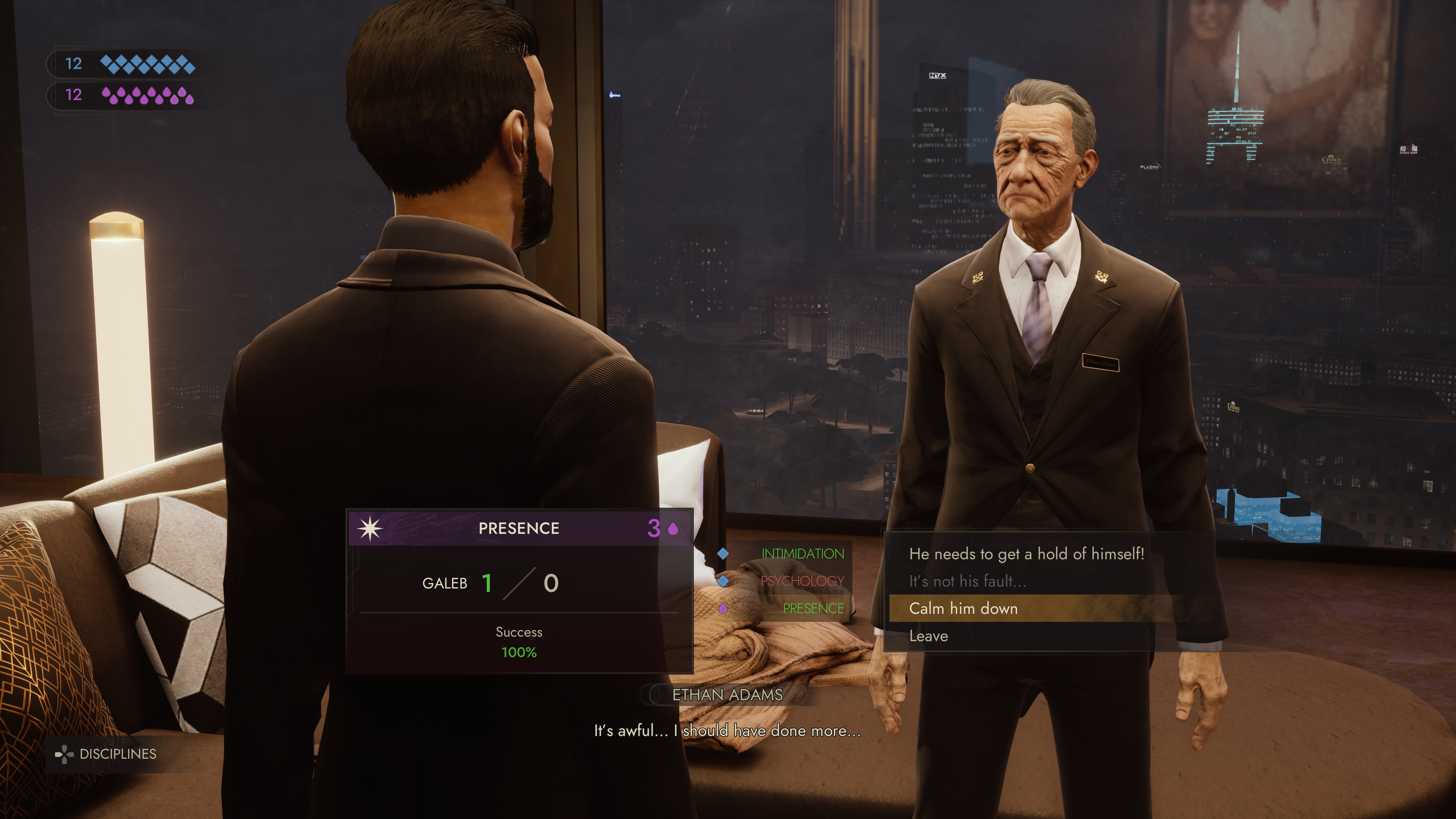Choose "He needs to get a hold of himself!"
The height and width of the screenshot is (819, 1456).
tap(1026, 554)
